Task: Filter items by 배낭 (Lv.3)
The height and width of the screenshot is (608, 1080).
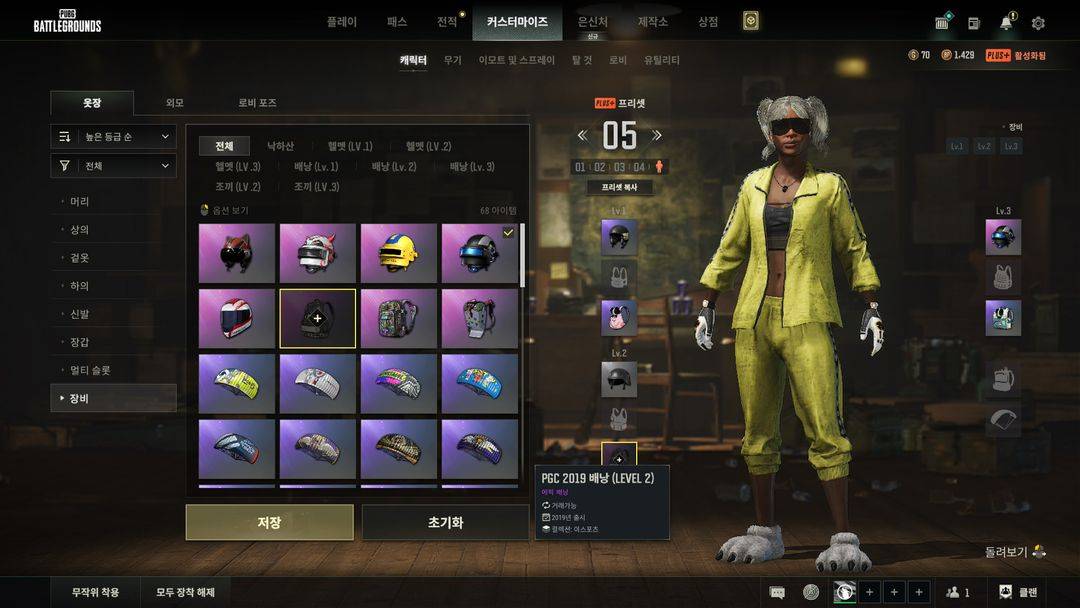Action: click(472, 166)
